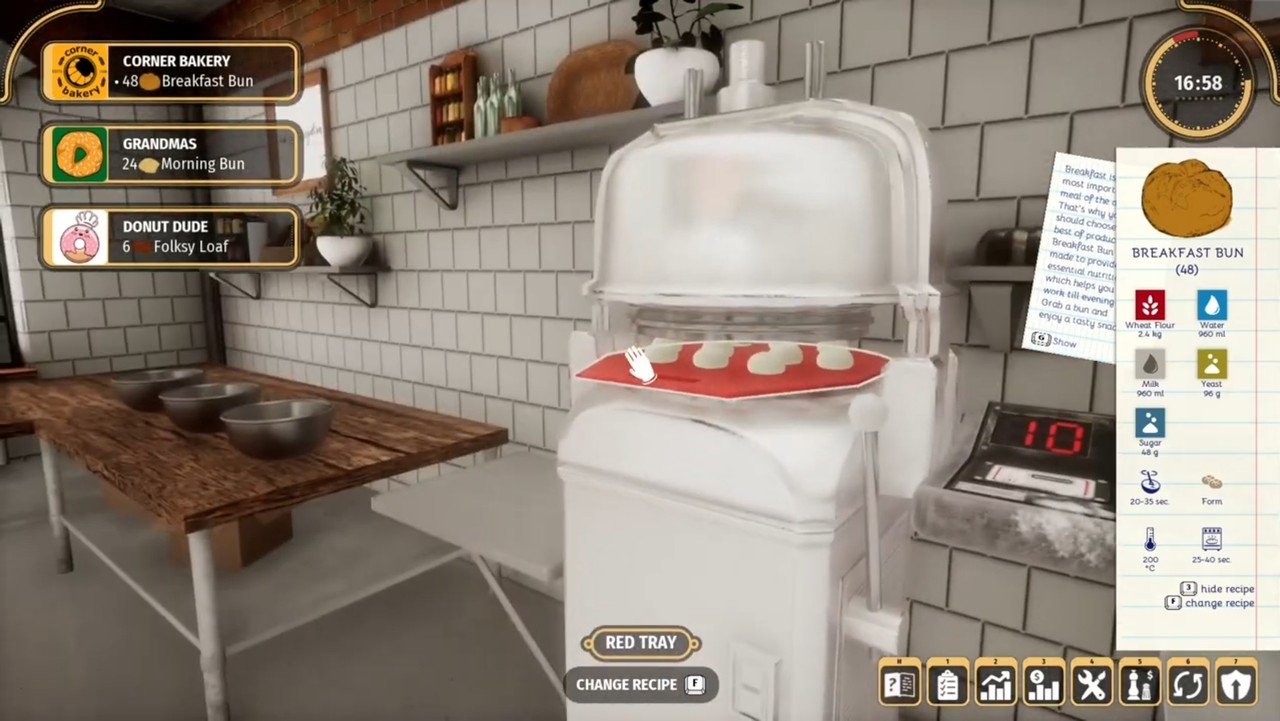The image size is (1280, 721).
Task: Open the finances money graph icon
Action: click(1042, 683)
